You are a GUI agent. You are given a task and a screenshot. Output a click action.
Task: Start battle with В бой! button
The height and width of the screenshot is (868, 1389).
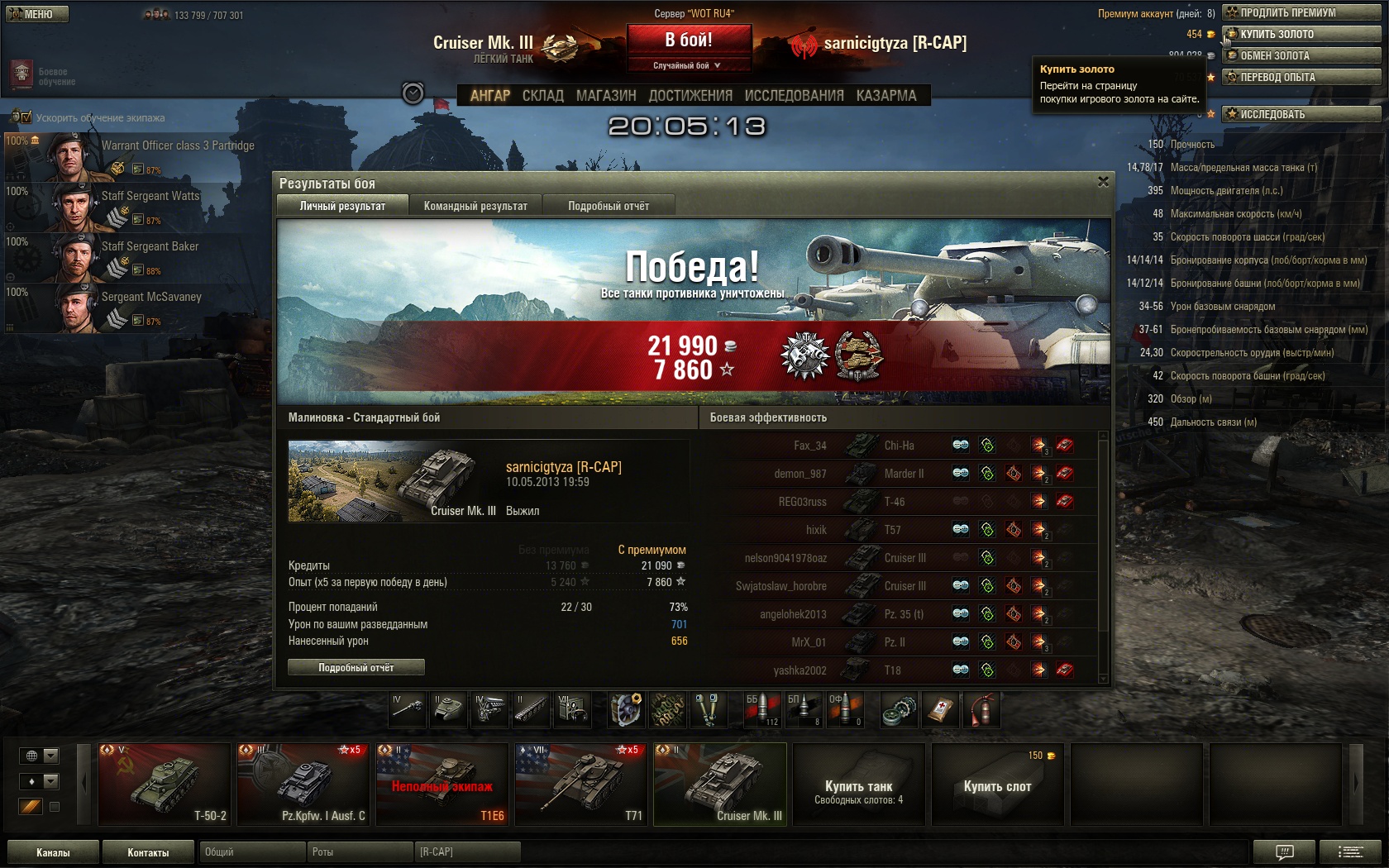(689, 40)
